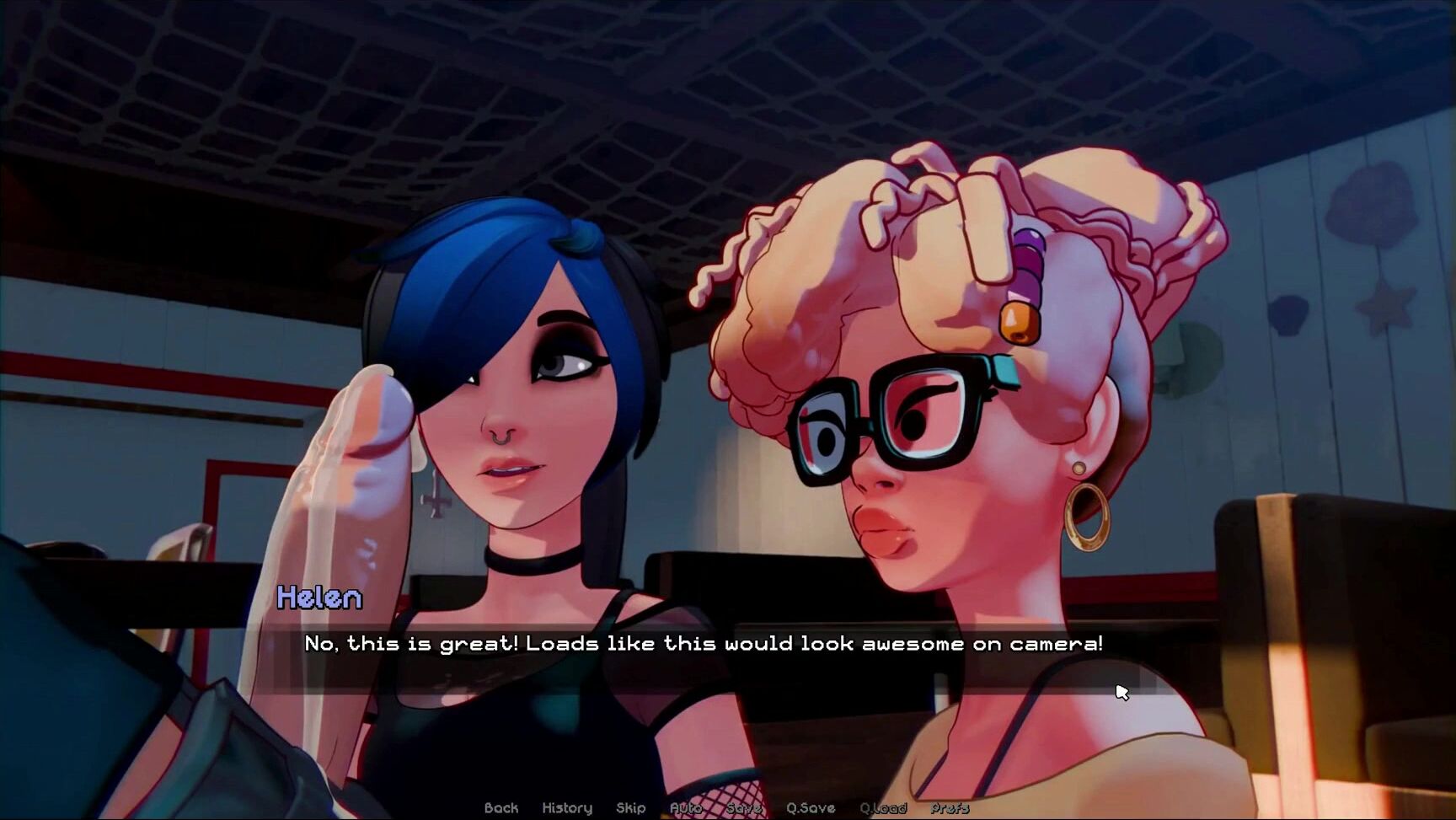The image size is (1456, 820).
Task: Open the dialogue History log
Action: (x=567, y=808)
